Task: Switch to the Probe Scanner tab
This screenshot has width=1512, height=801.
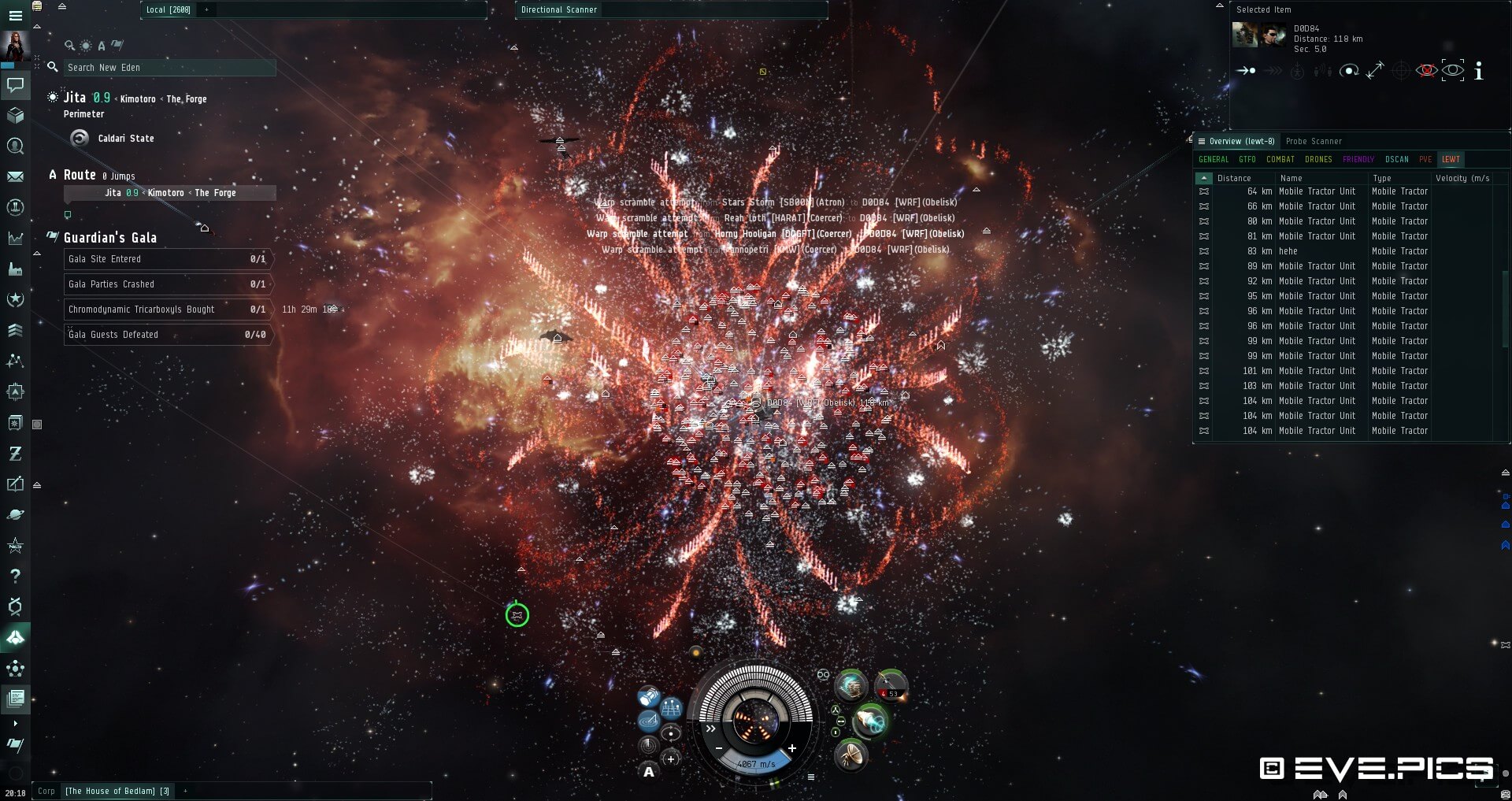Action: click(x=1314, y=142)
